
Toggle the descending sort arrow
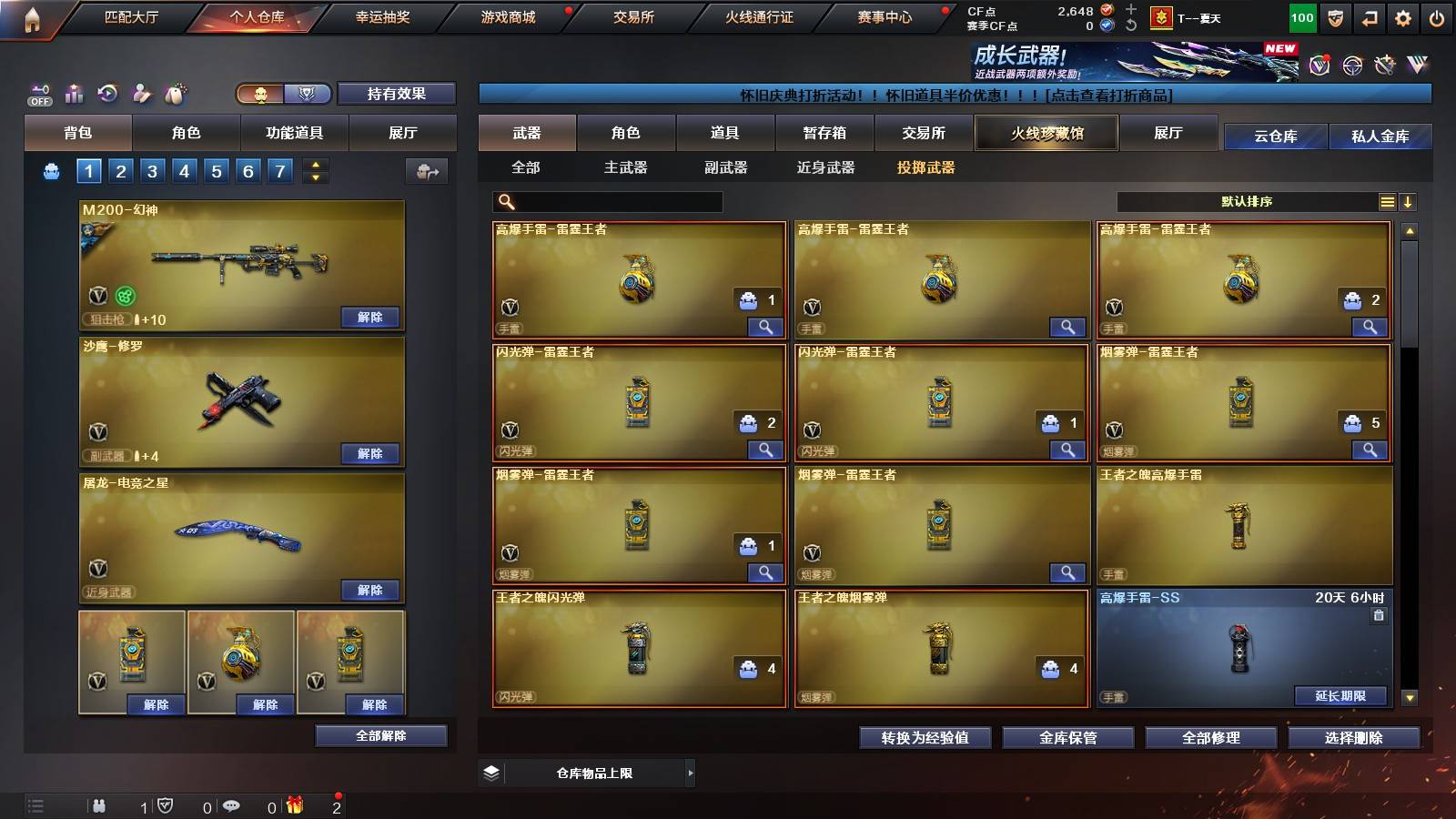(x=1409, y=201)
